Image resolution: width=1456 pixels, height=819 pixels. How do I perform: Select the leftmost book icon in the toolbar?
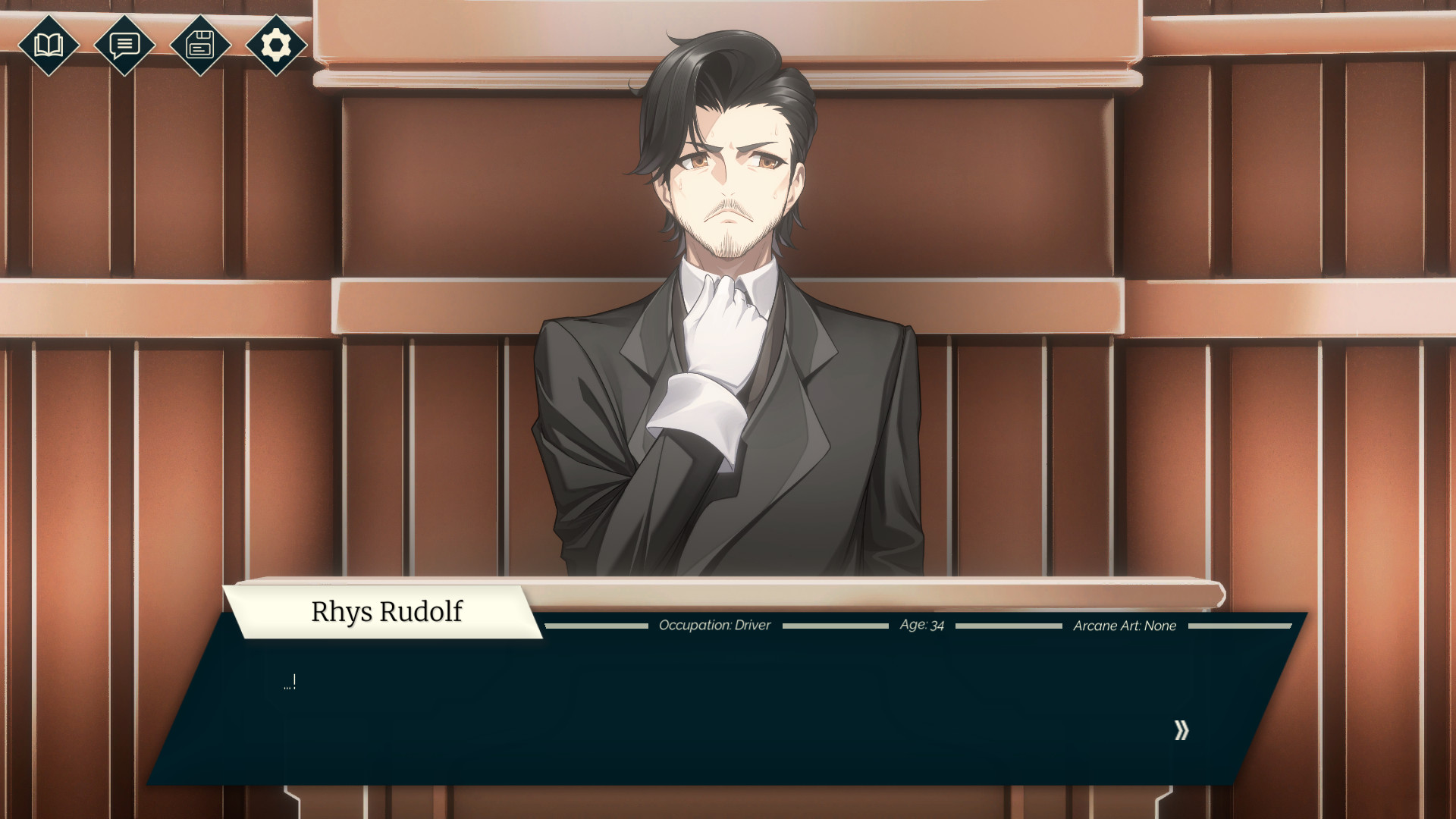coord(49,46)
